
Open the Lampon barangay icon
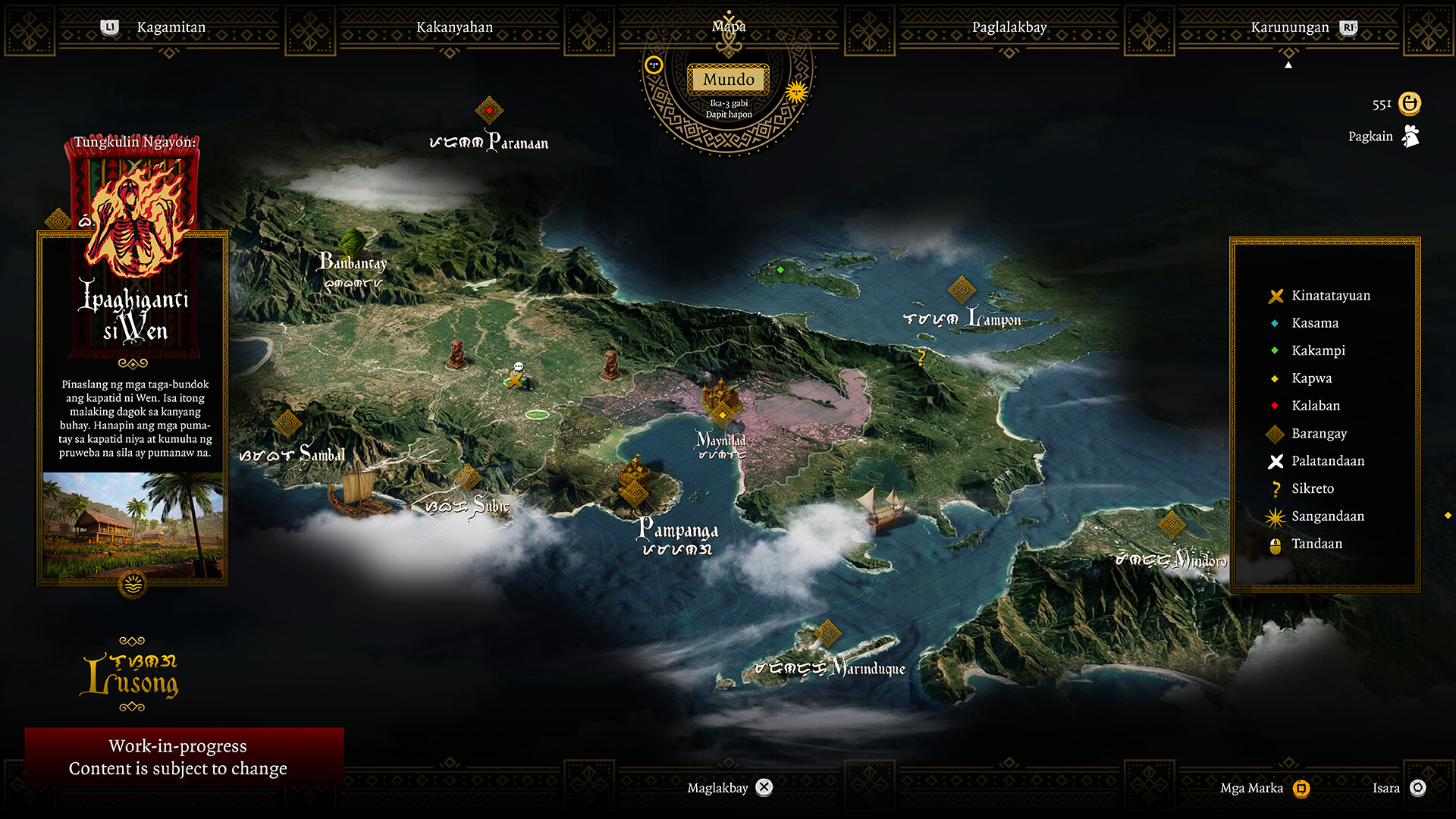tap(962, 289)
